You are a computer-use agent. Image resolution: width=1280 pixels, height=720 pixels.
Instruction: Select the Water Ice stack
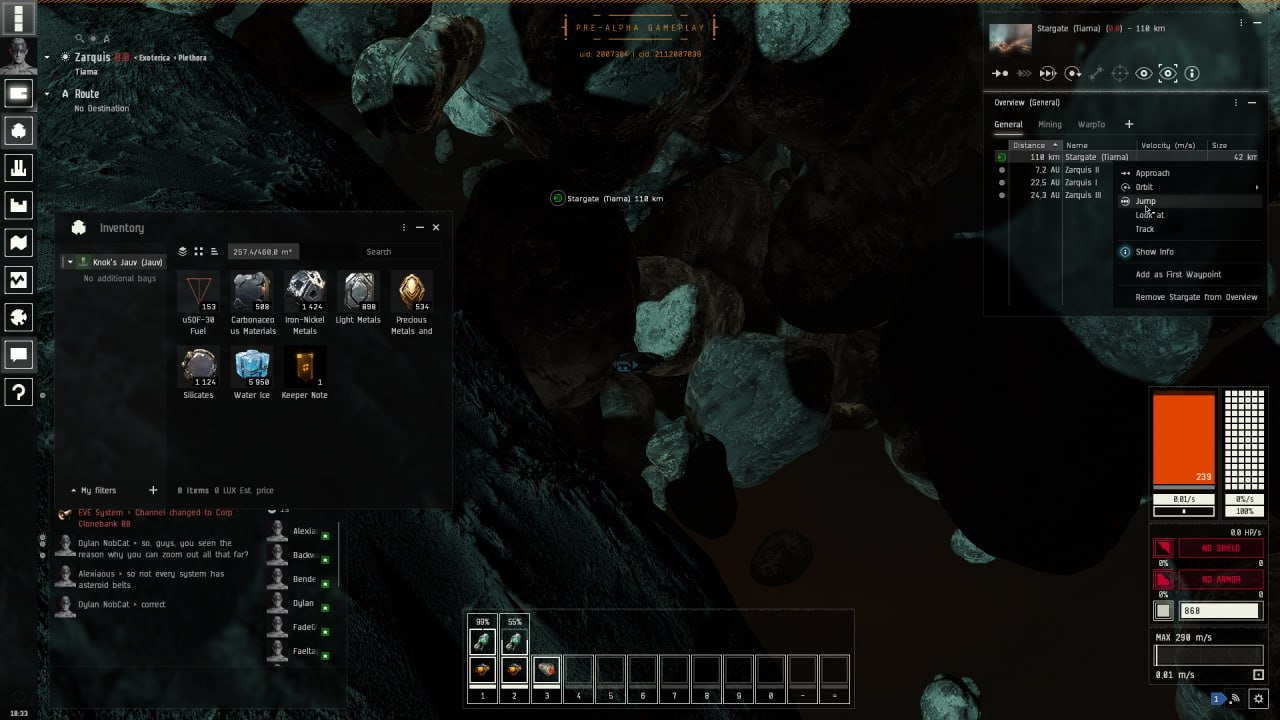(x=252, y=366)
